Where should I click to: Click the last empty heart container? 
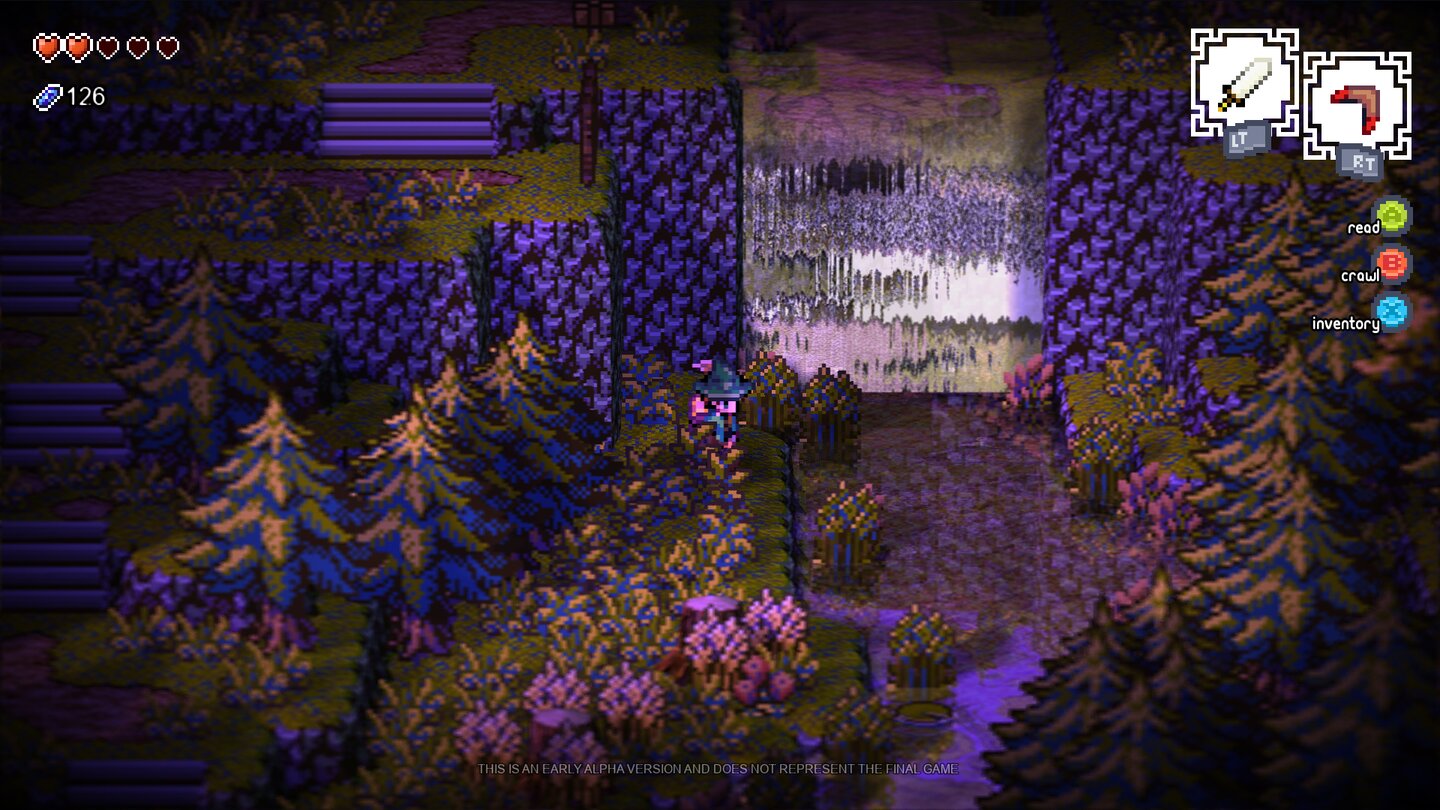coord(166,46)
